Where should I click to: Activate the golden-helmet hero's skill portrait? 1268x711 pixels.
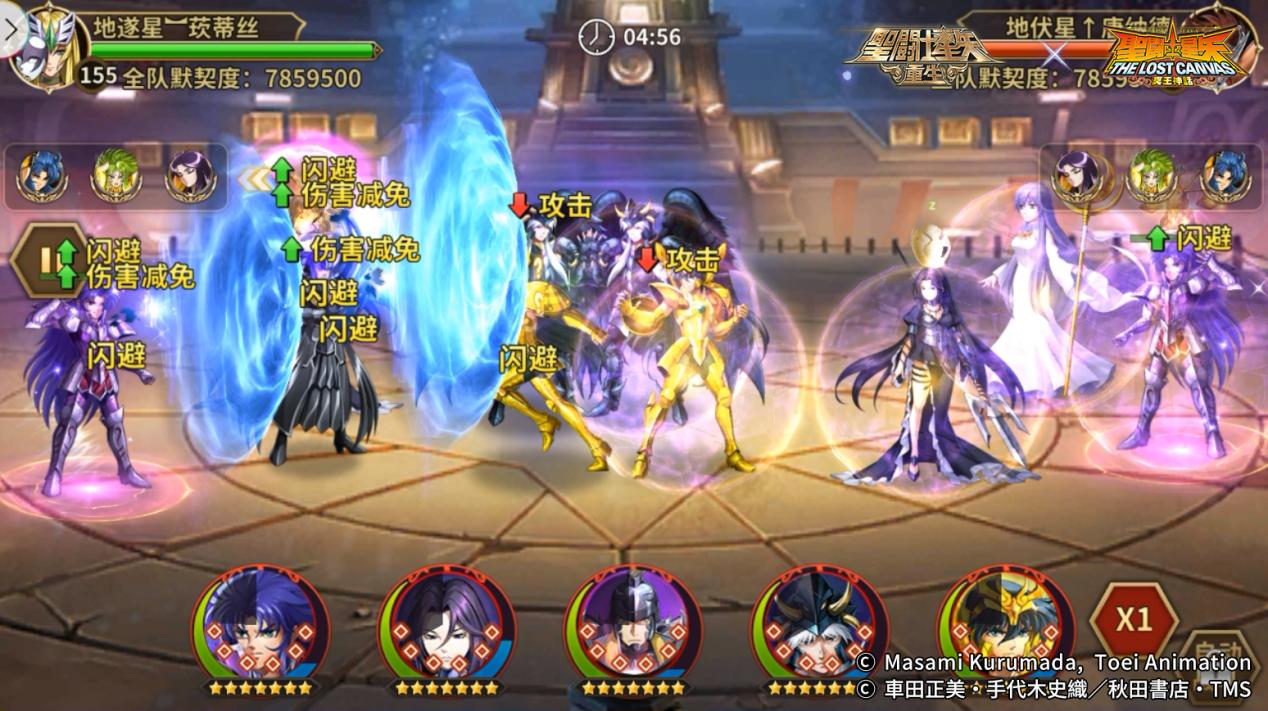click(x=1004, y=628)
